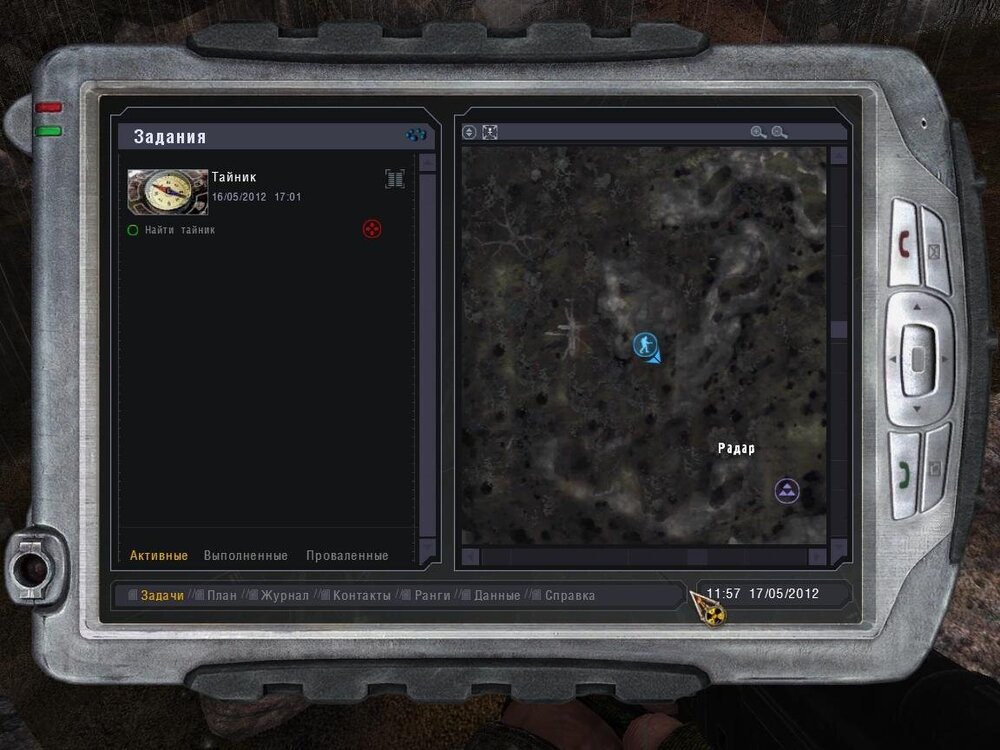Screen dimensions: 1000x750
Task: Show the Контакты section
Action: [362, 596]
